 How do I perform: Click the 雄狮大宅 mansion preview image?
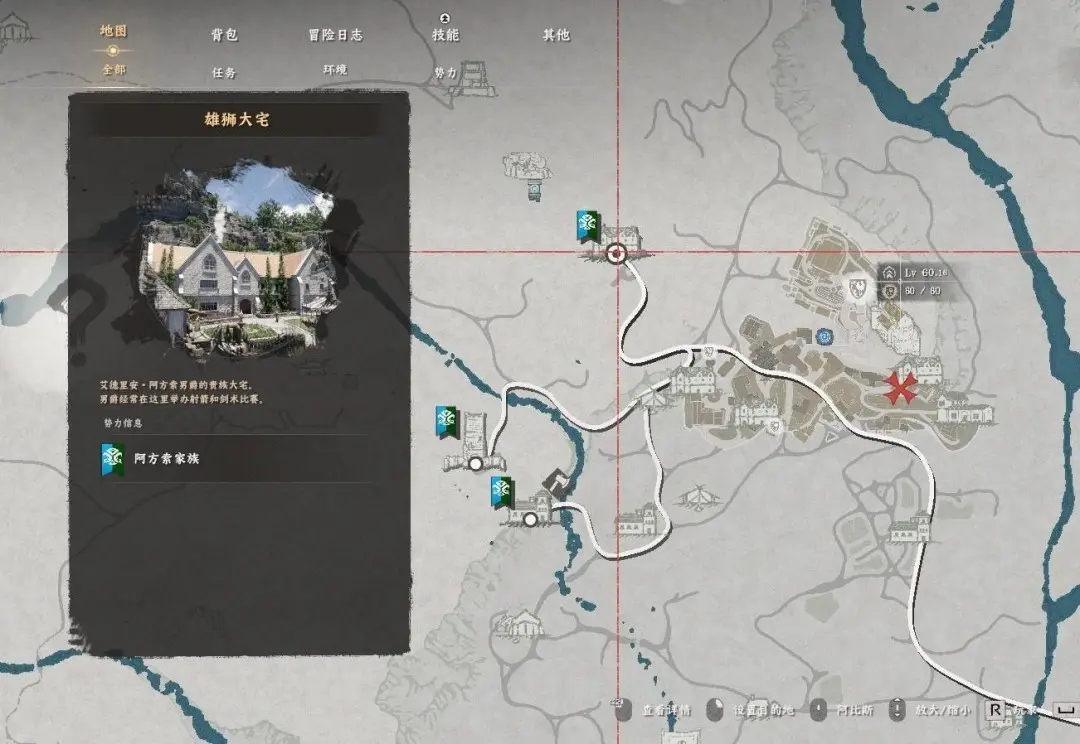pos(240,260)
